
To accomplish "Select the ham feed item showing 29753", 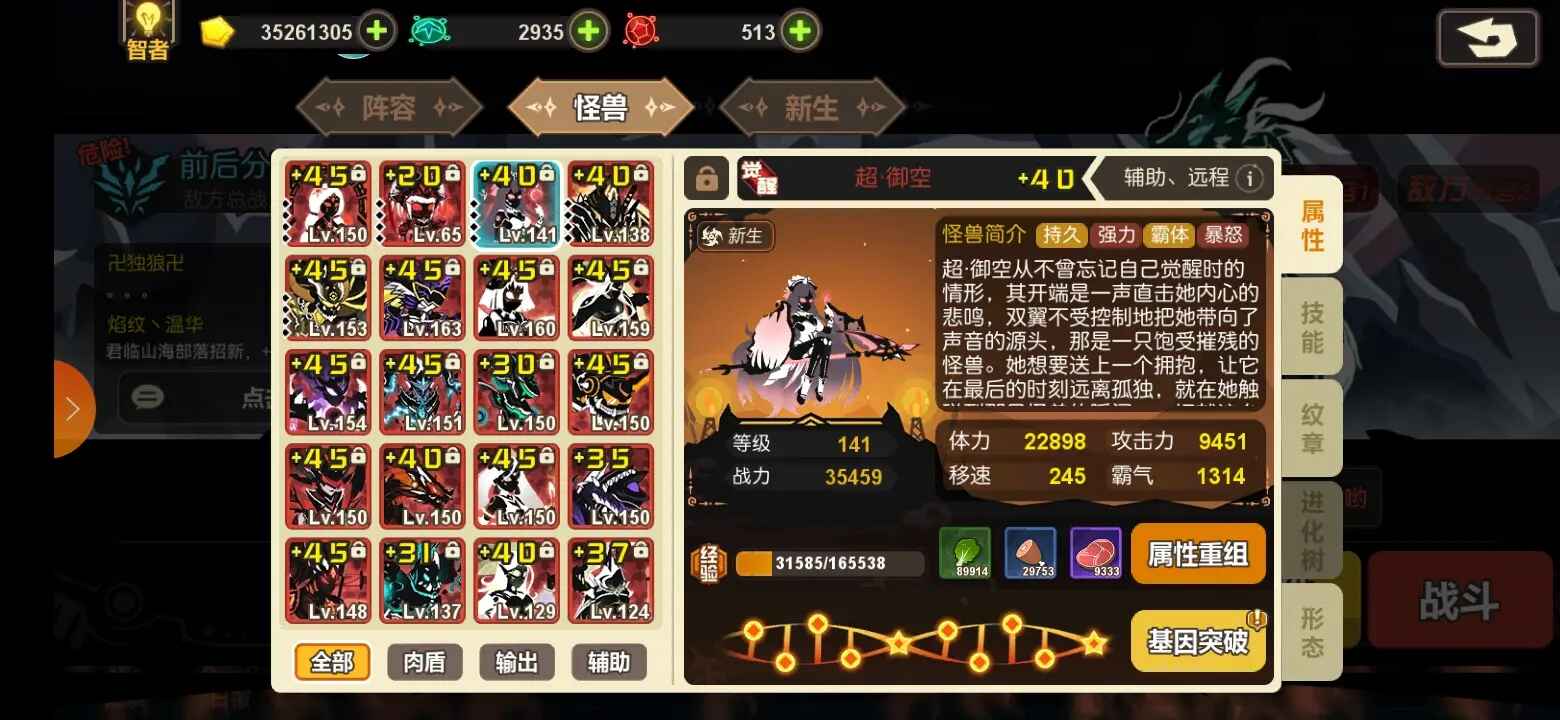I will pos(1030,553).
